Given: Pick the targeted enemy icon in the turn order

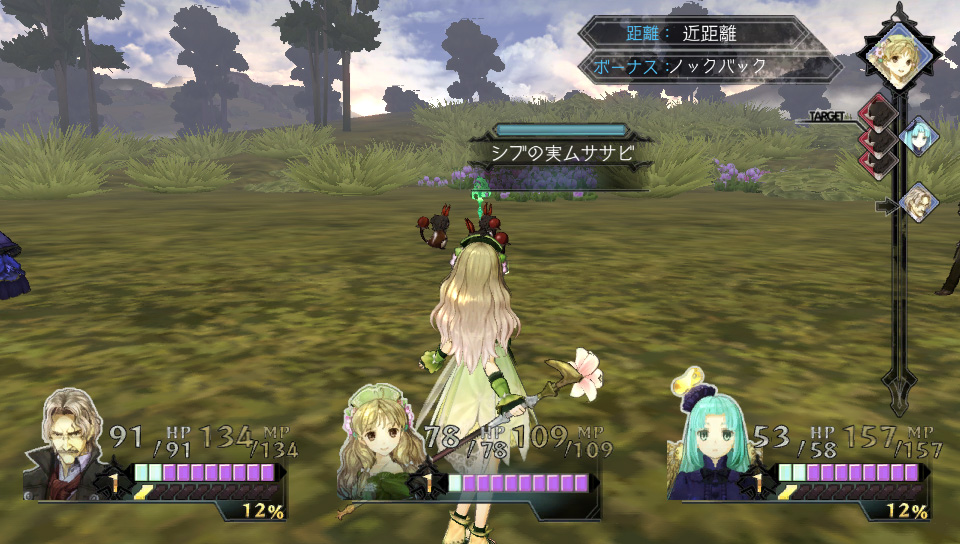Looking at the screenshot, I should [x=877, y=112].
